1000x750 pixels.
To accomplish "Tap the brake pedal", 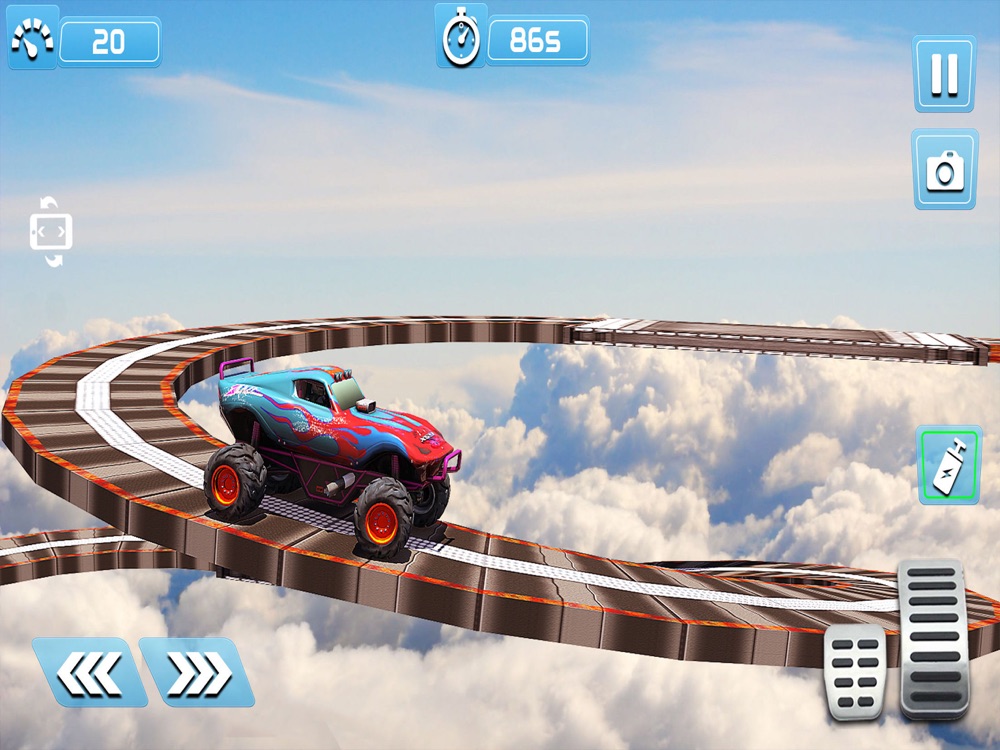I will point(855,671).
